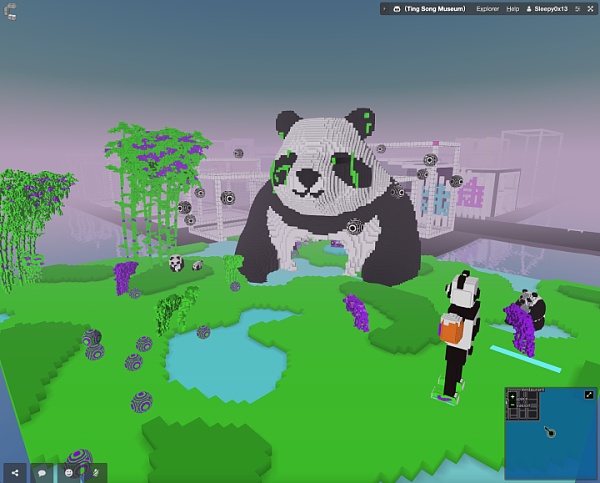600x483 pixels.
Task: Toggle fullscreen with the expand arrows icon
Action: (x=592, y=8)
